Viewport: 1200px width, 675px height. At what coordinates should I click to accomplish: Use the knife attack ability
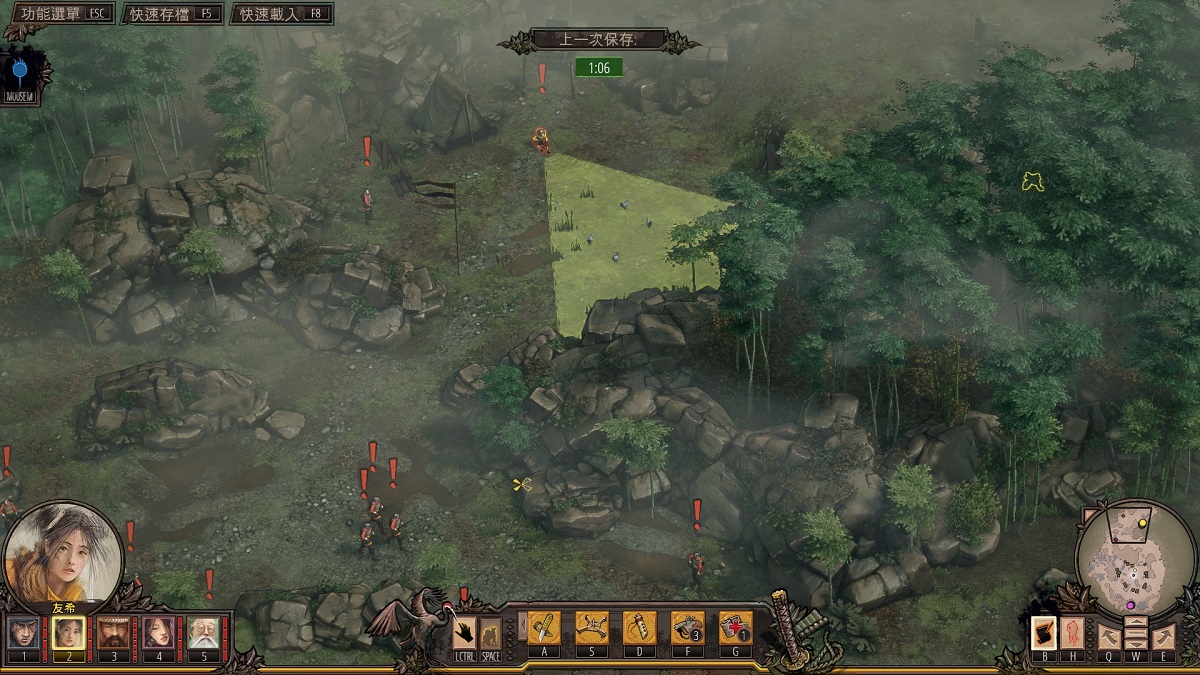544,627
